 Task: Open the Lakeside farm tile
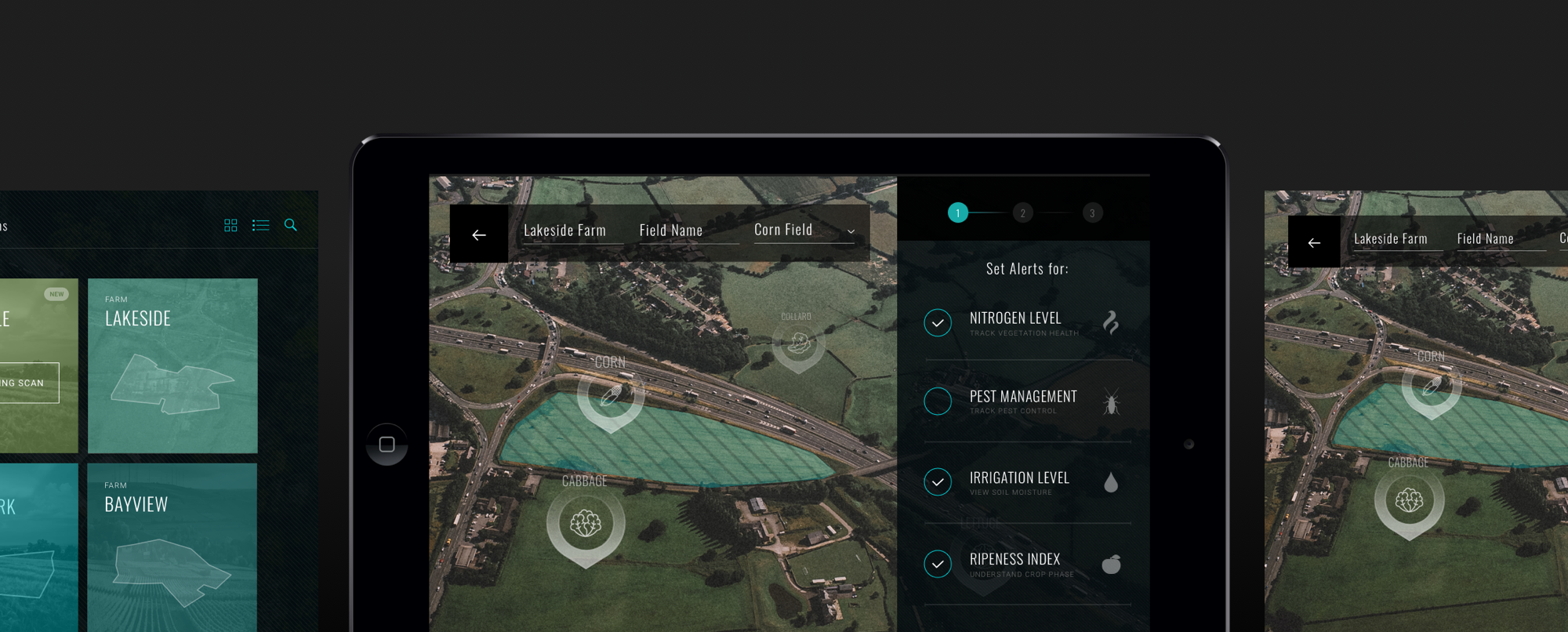pos(172,365)
